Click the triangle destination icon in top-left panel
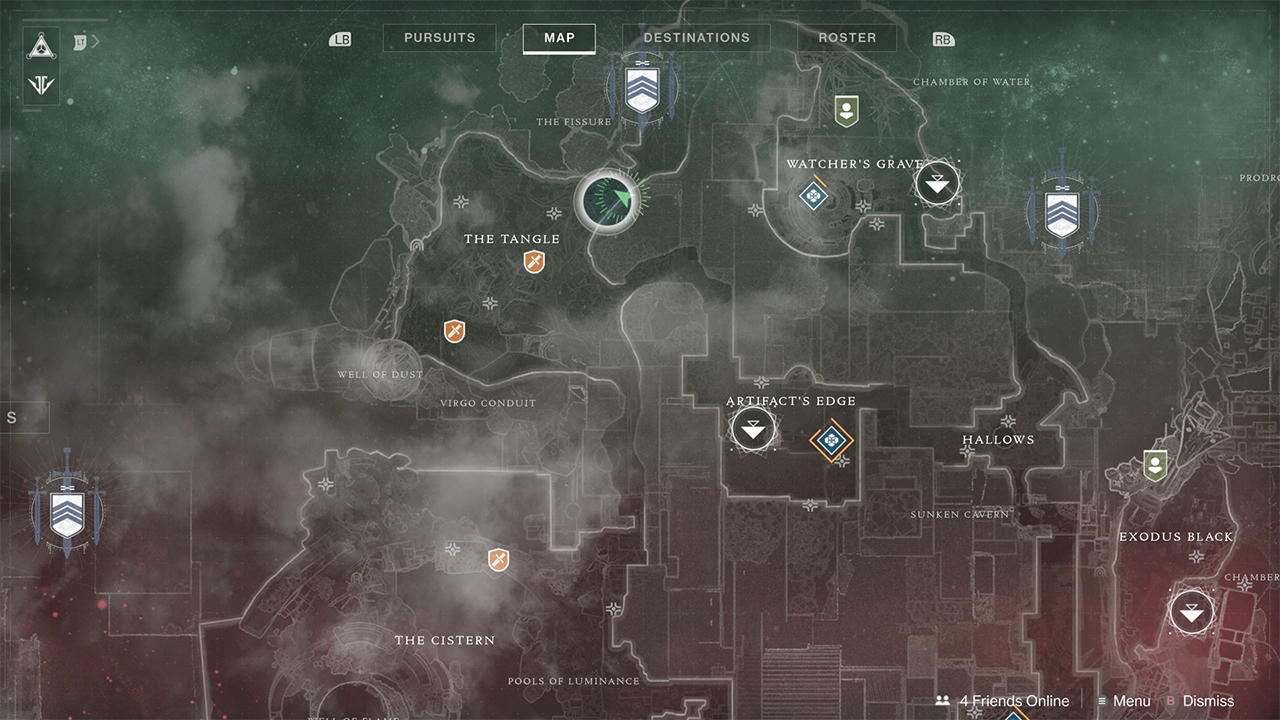 pyautogui.click(x=40, y=44)
